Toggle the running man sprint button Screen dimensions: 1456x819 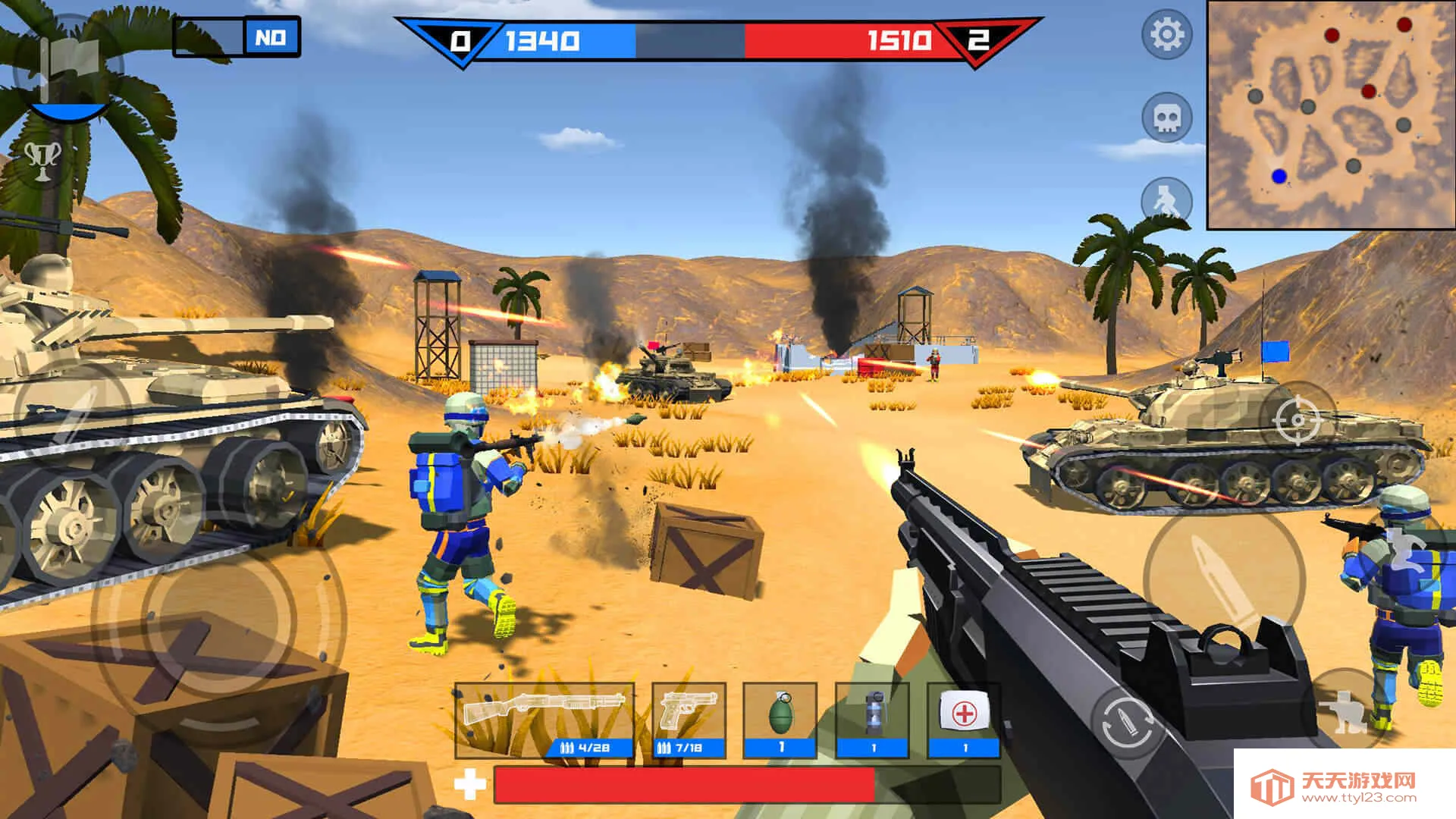tap(1166, 201)
